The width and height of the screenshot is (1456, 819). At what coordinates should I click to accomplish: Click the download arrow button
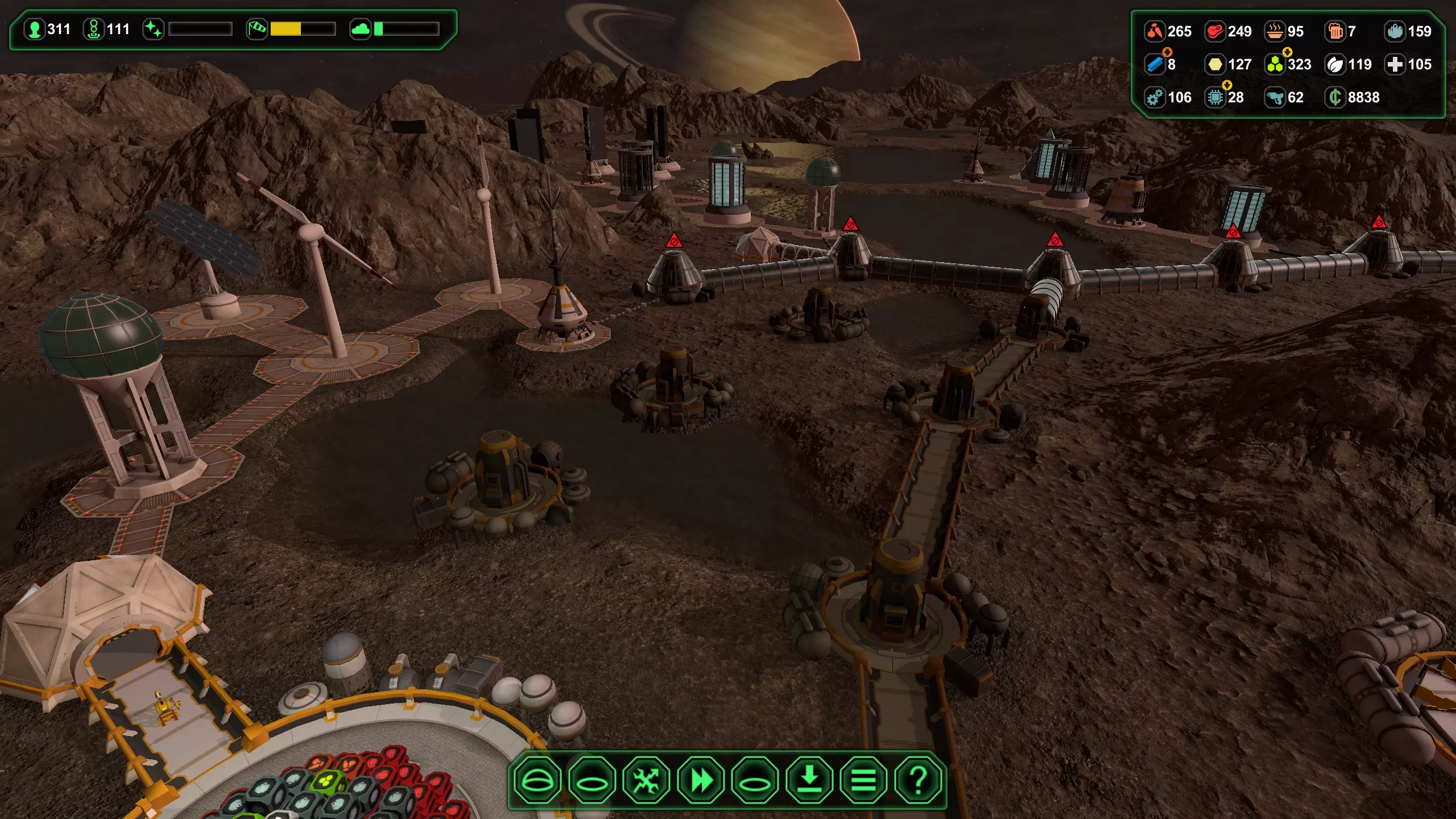pos(809,780)
